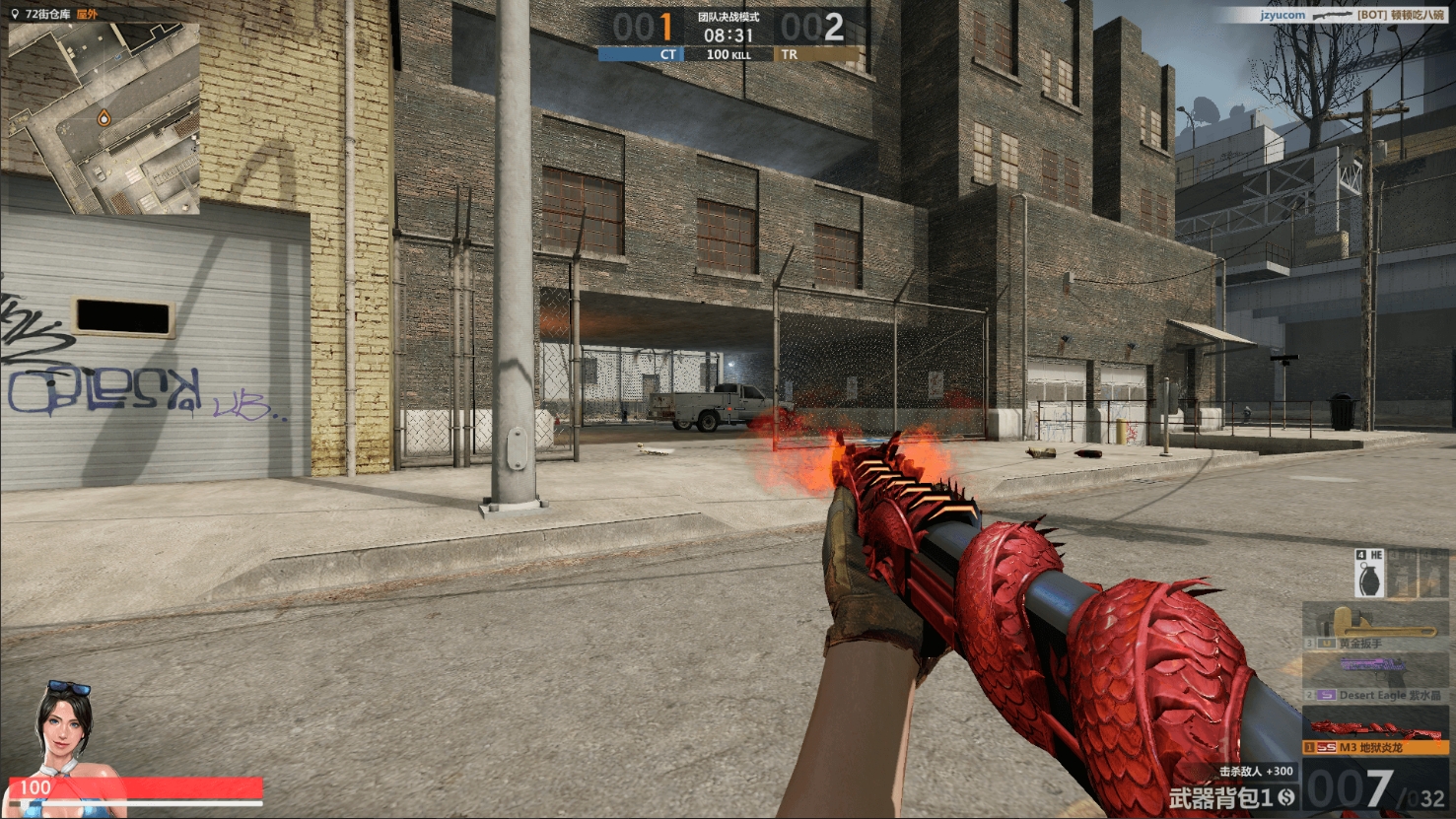This screenshot has width=1456, height=819.
Task: Click the minimap of 72街仓库
Action: pos(104,118)
